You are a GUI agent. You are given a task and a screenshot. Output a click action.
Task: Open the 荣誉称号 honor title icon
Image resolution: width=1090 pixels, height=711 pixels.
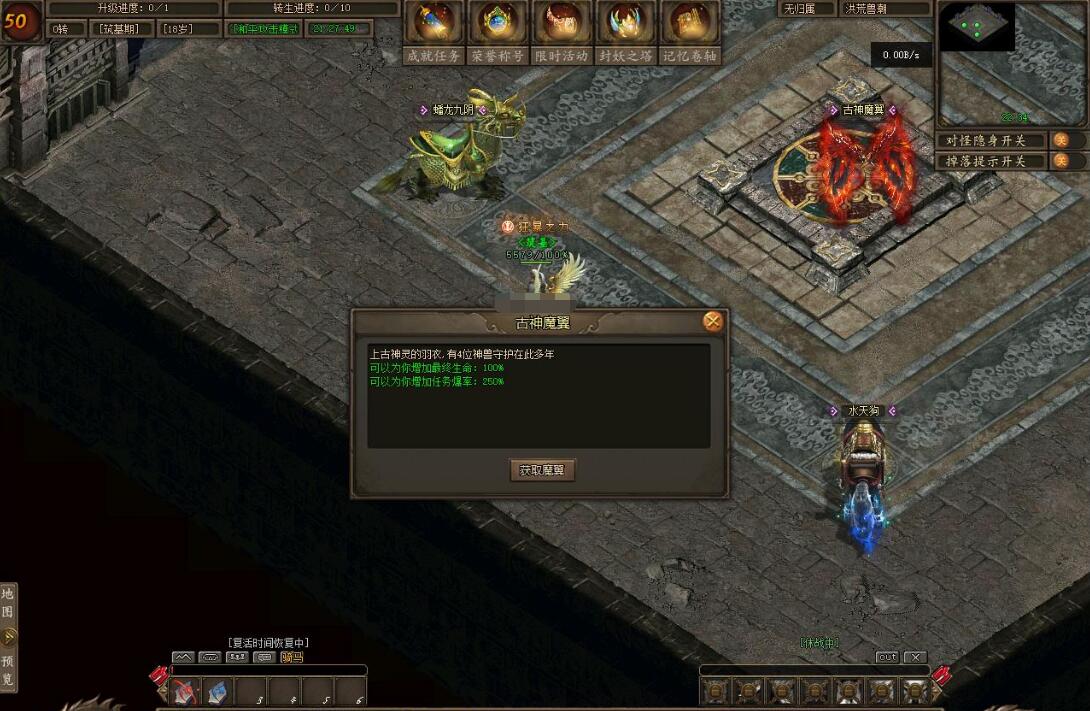[497, 24]
